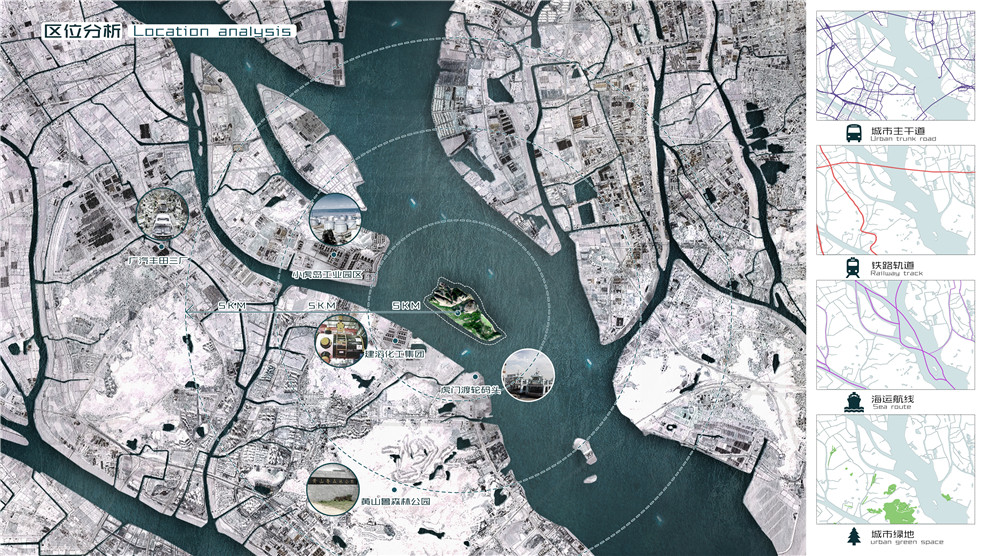
Task: Select the 小虎岛工业园区 circular photo marker
Action: click(x=334, y=219)
